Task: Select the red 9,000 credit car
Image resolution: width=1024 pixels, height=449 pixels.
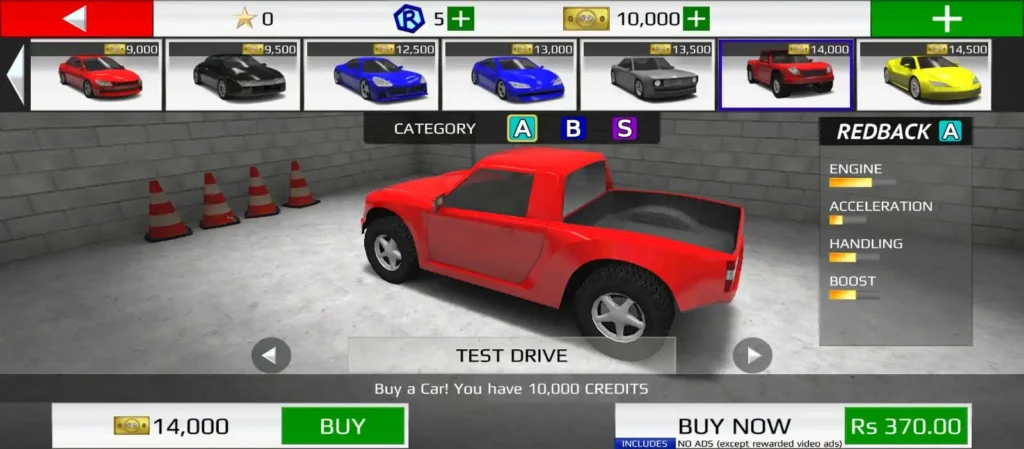Action: [x=96, y=75]
